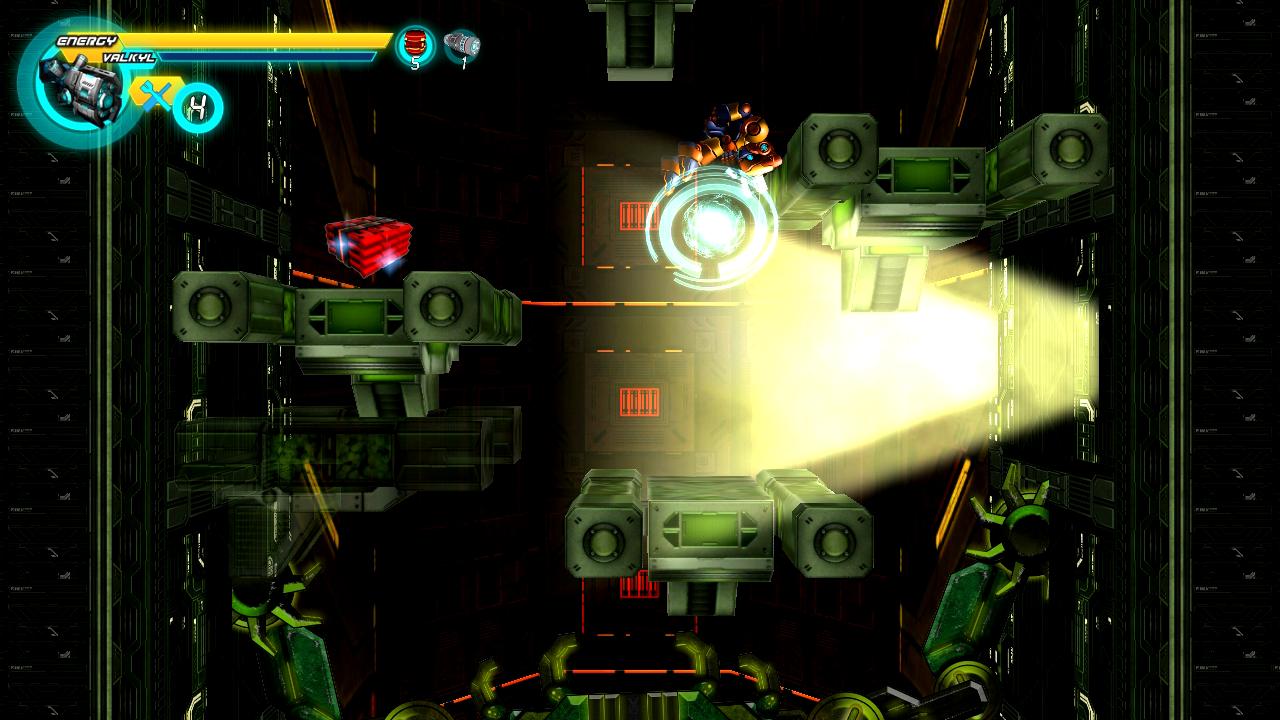The image size is (1280, 720).
Task: Click the ENERGY text label
Action: [87, 38]
